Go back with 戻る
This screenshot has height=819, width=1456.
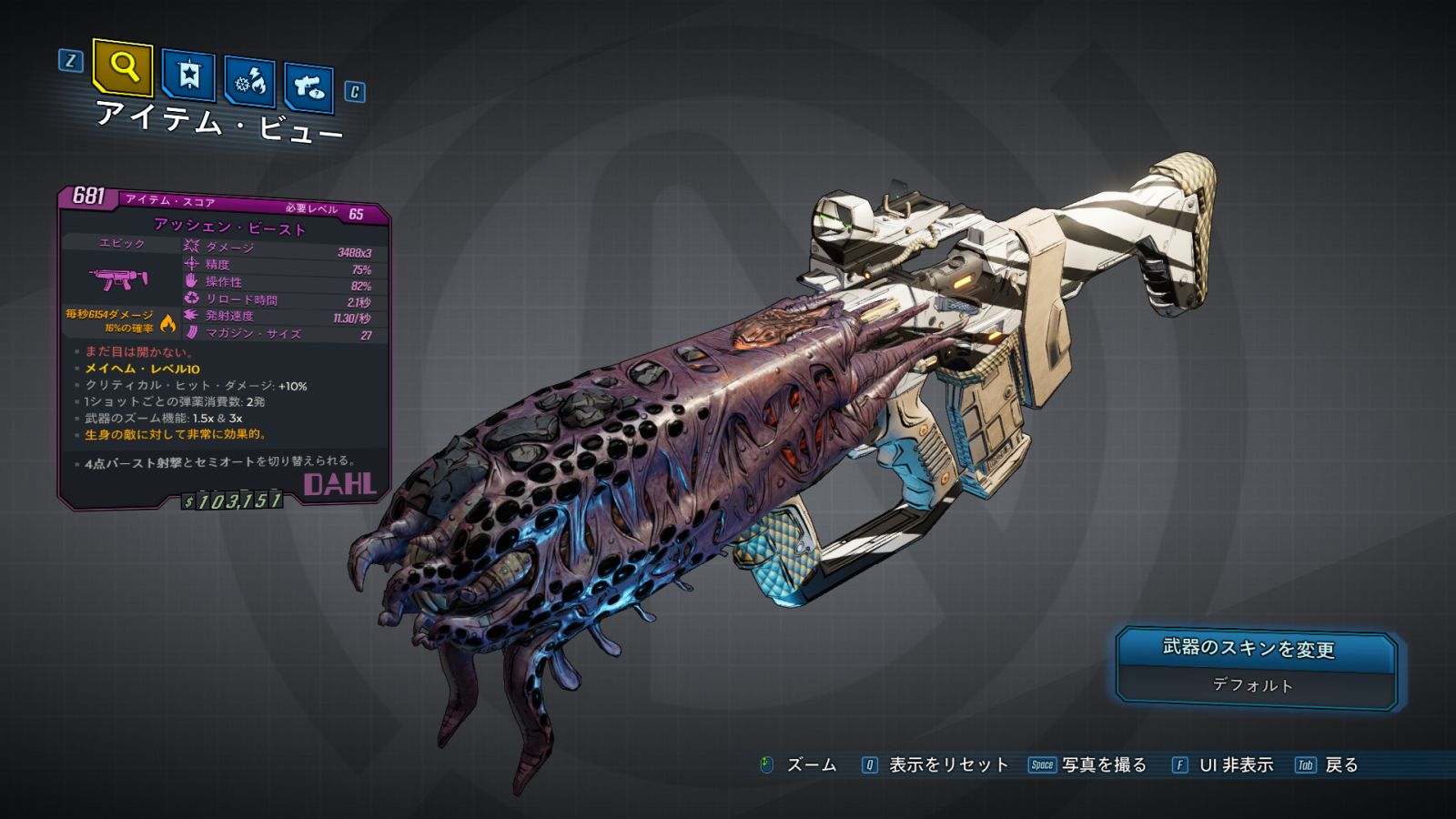click(1340, 765)
